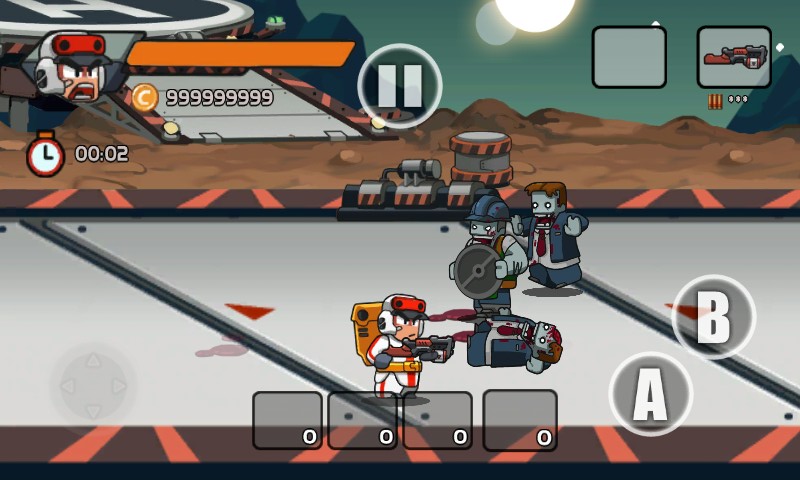This screenshot has height=480, width=800.
Task: Tap the B action button
Action: coord(713,317)
